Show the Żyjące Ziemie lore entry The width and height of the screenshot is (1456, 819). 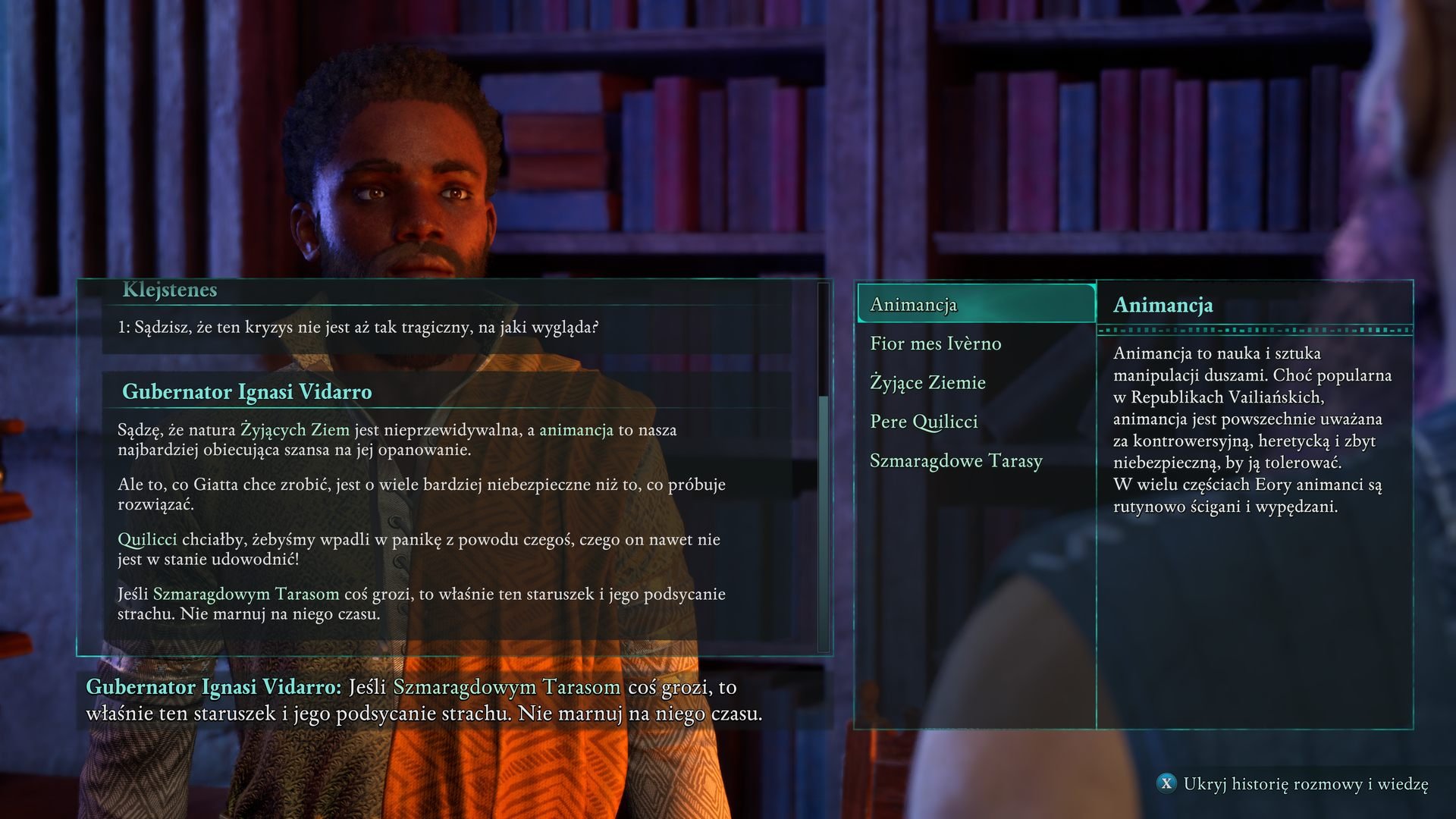tap(927, 383)
